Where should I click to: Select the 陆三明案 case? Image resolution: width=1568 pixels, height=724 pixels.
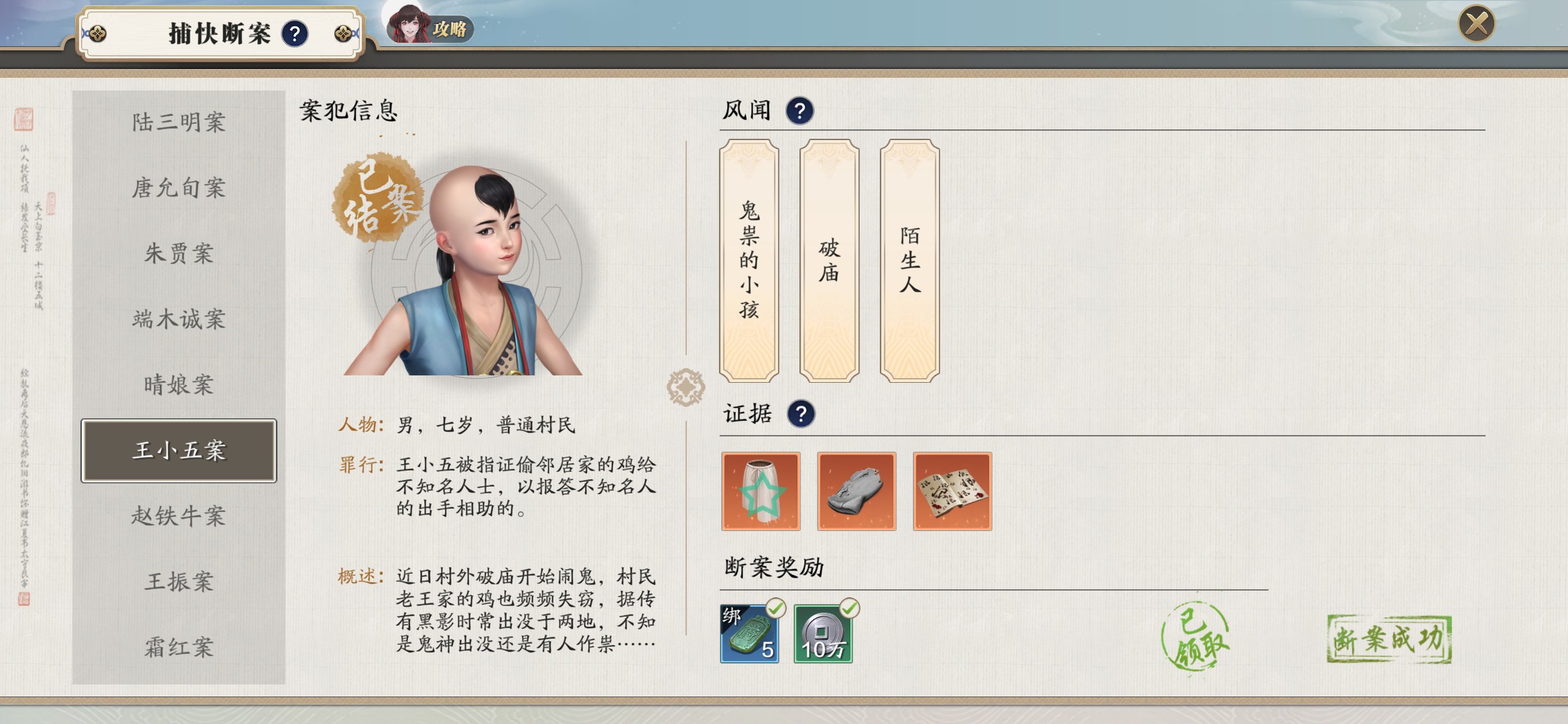pos(178,122)
